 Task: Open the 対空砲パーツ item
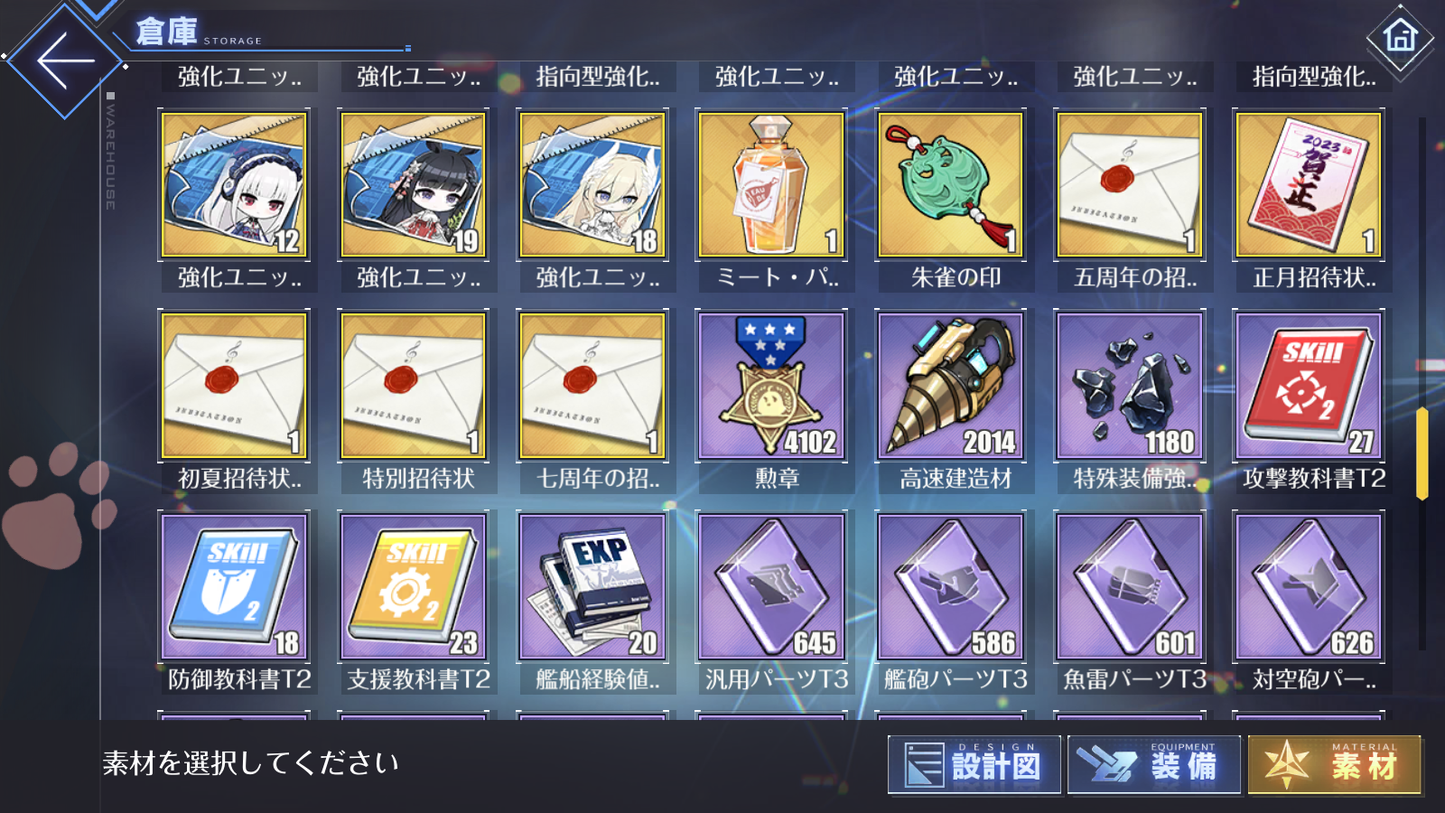1308,586
